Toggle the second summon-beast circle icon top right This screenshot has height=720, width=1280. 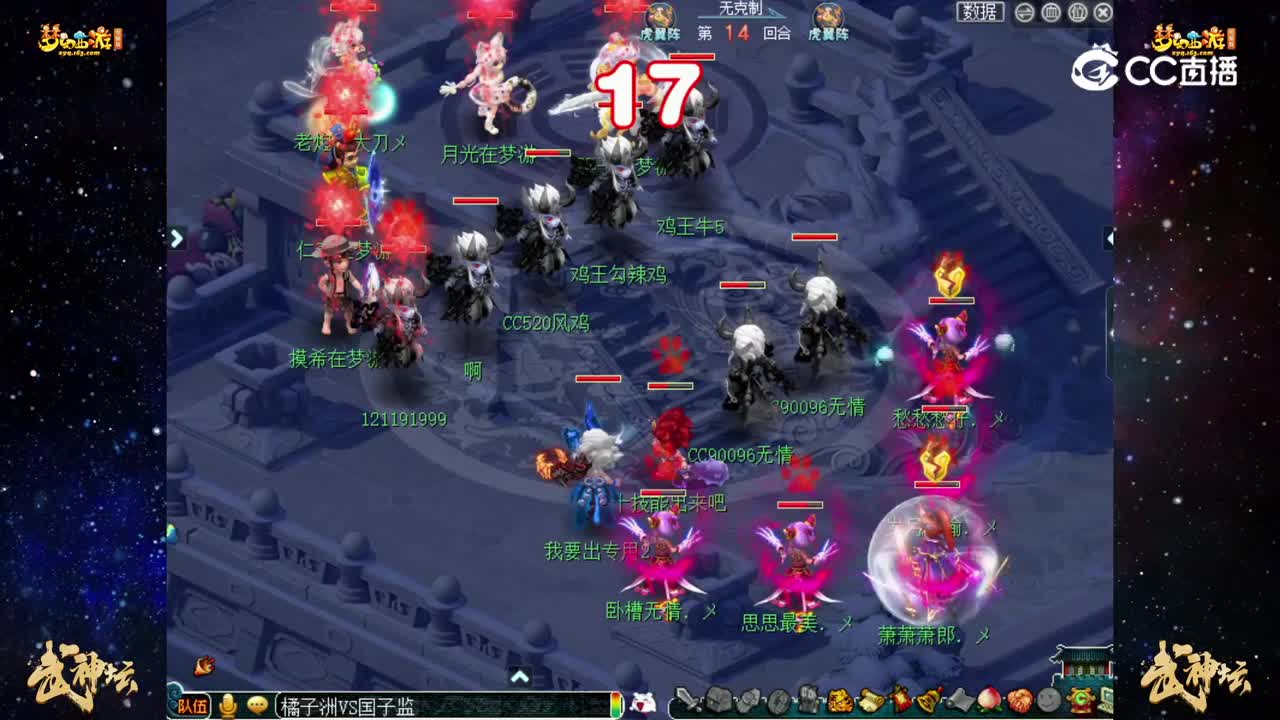1078,12
